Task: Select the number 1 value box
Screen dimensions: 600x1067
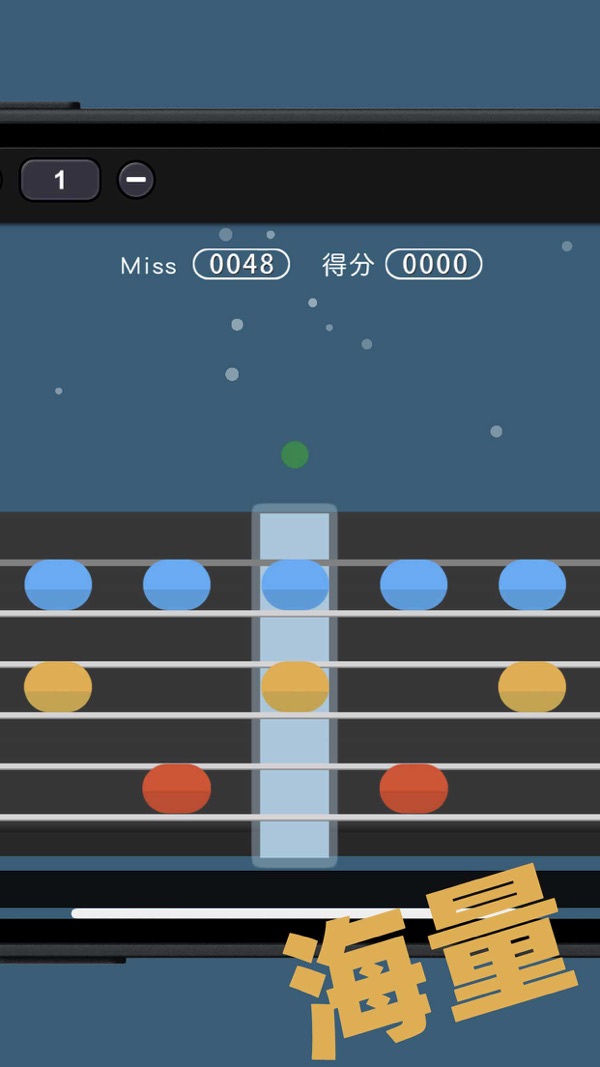Action: [60, 180]
